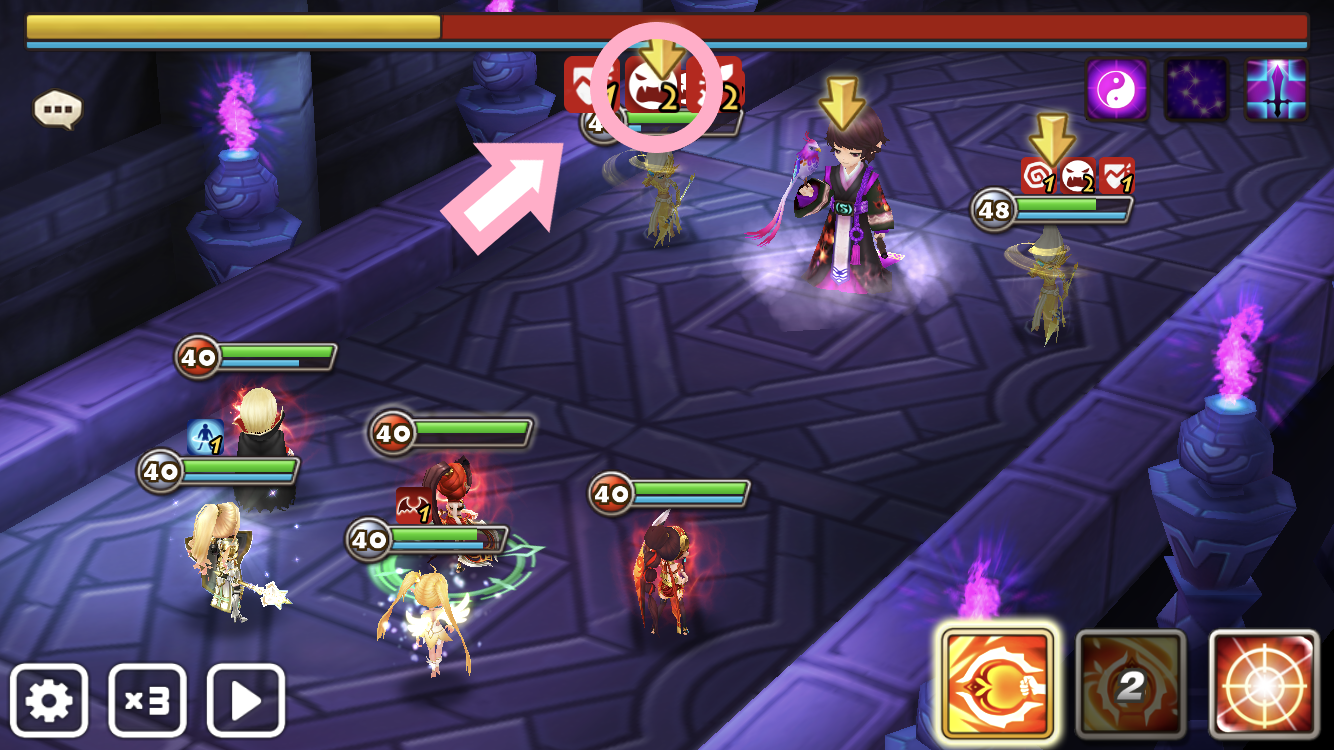Screen dimensions: 1334x750
Task: Tap the dark constellation icon
Action: pos(1196,90)
